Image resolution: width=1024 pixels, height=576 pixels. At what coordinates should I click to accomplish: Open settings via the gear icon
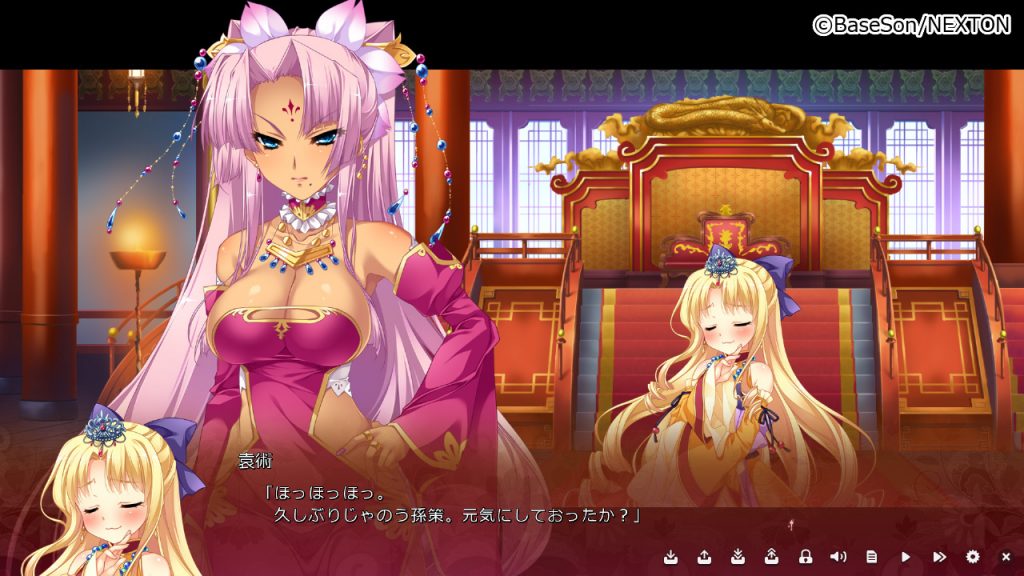(972, 556)
